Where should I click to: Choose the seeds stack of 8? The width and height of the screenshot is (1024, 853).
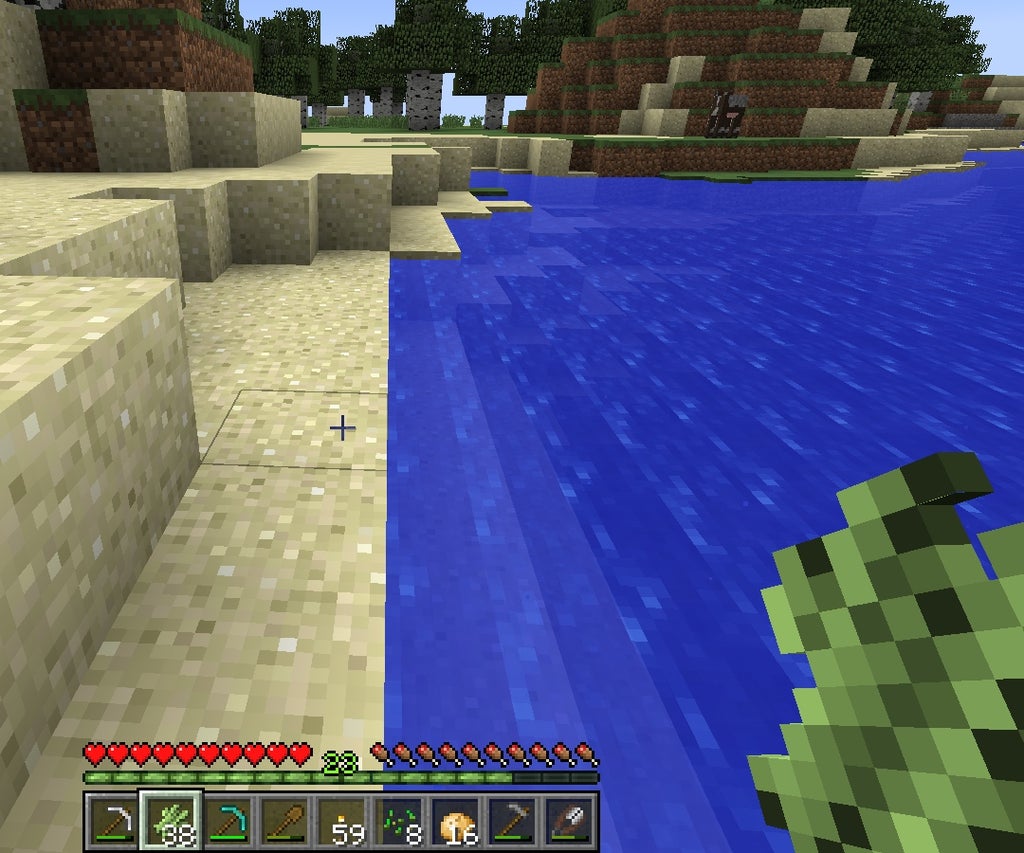399,820
